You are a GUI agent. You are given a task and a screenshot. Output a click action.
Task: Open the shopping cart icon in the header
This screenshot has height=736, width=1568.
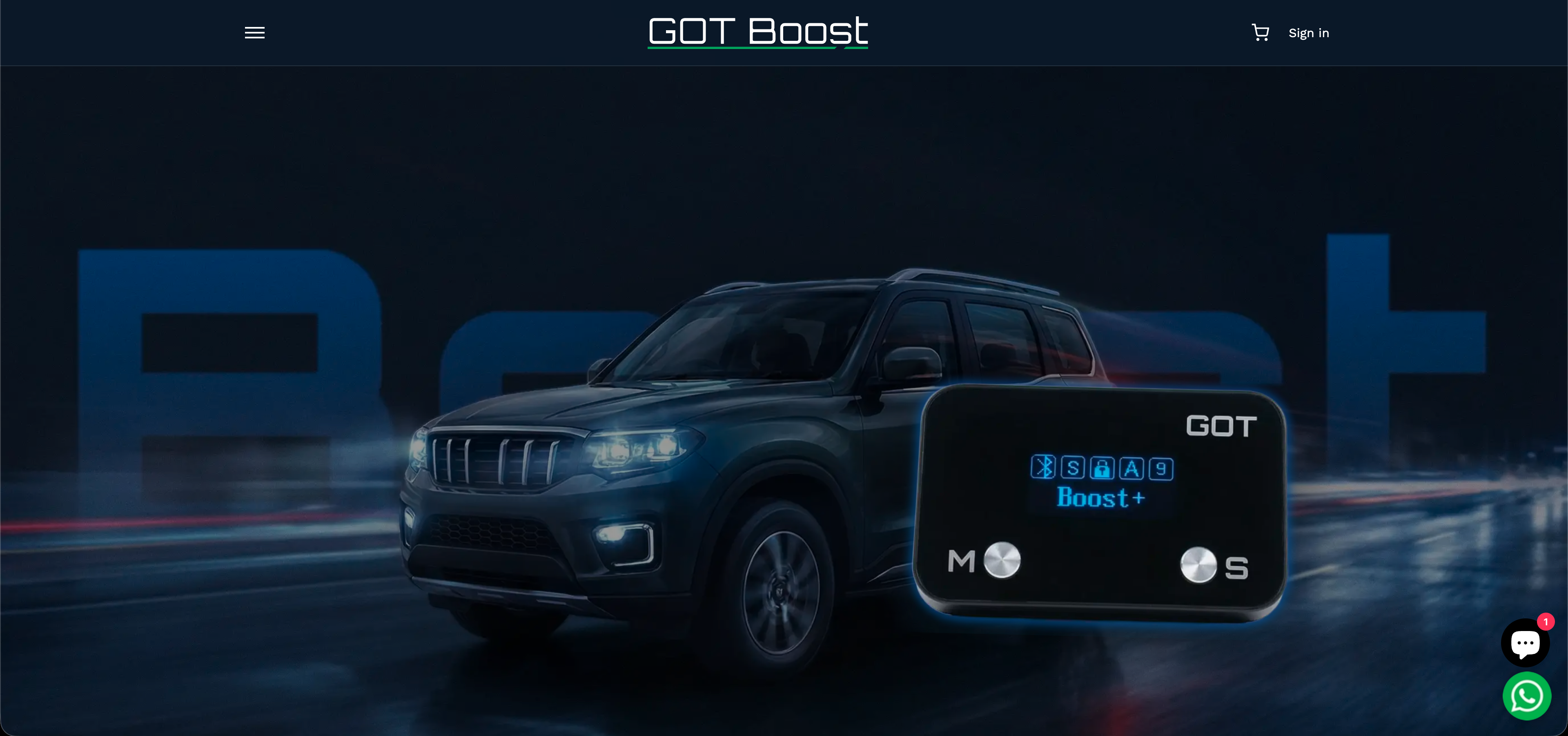pos(1260,32)
